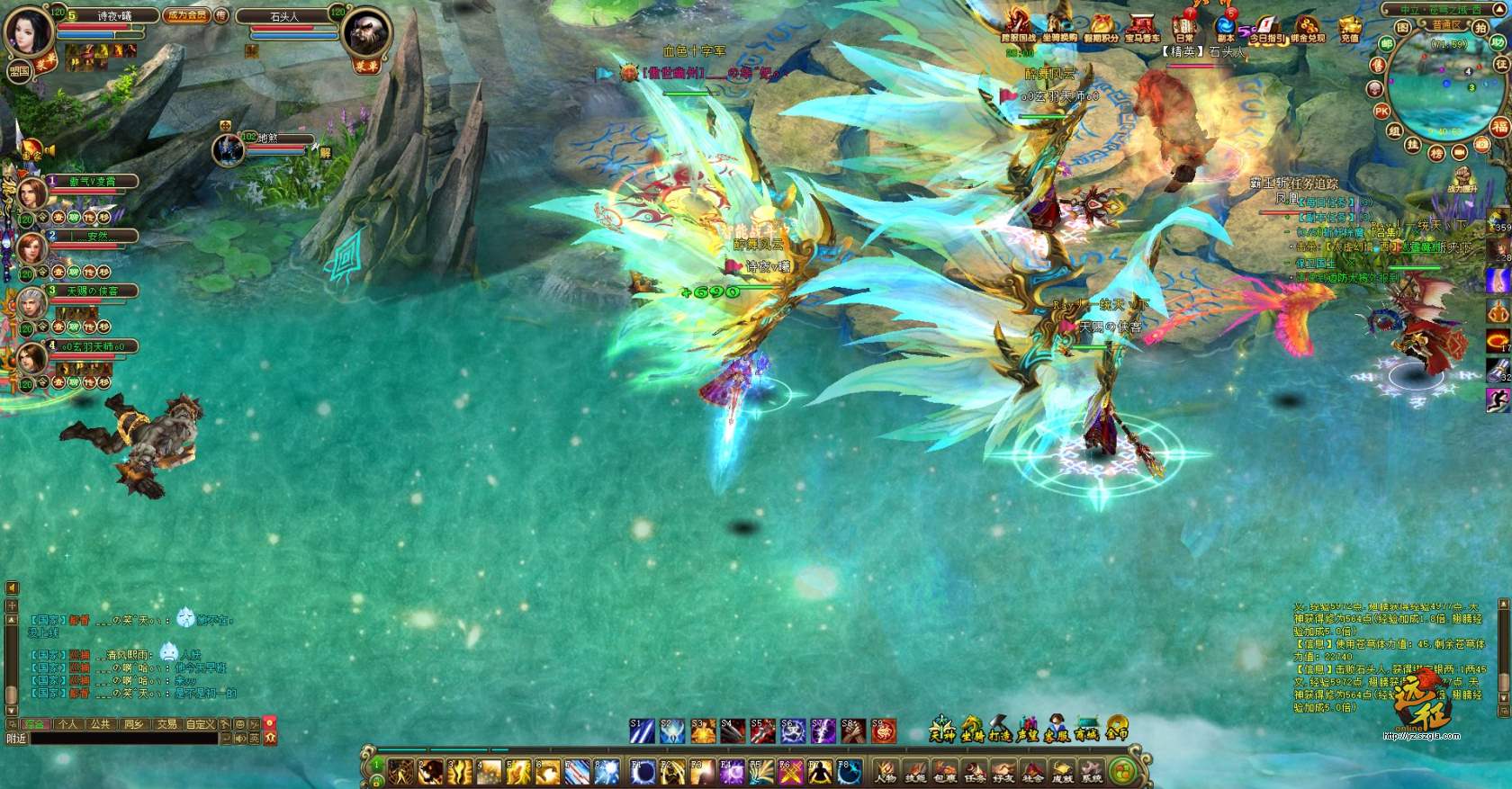This screenshot has height=789, width=1512.
Task: Switch to the 个人 chat tab
Action: tap(68, 723)
